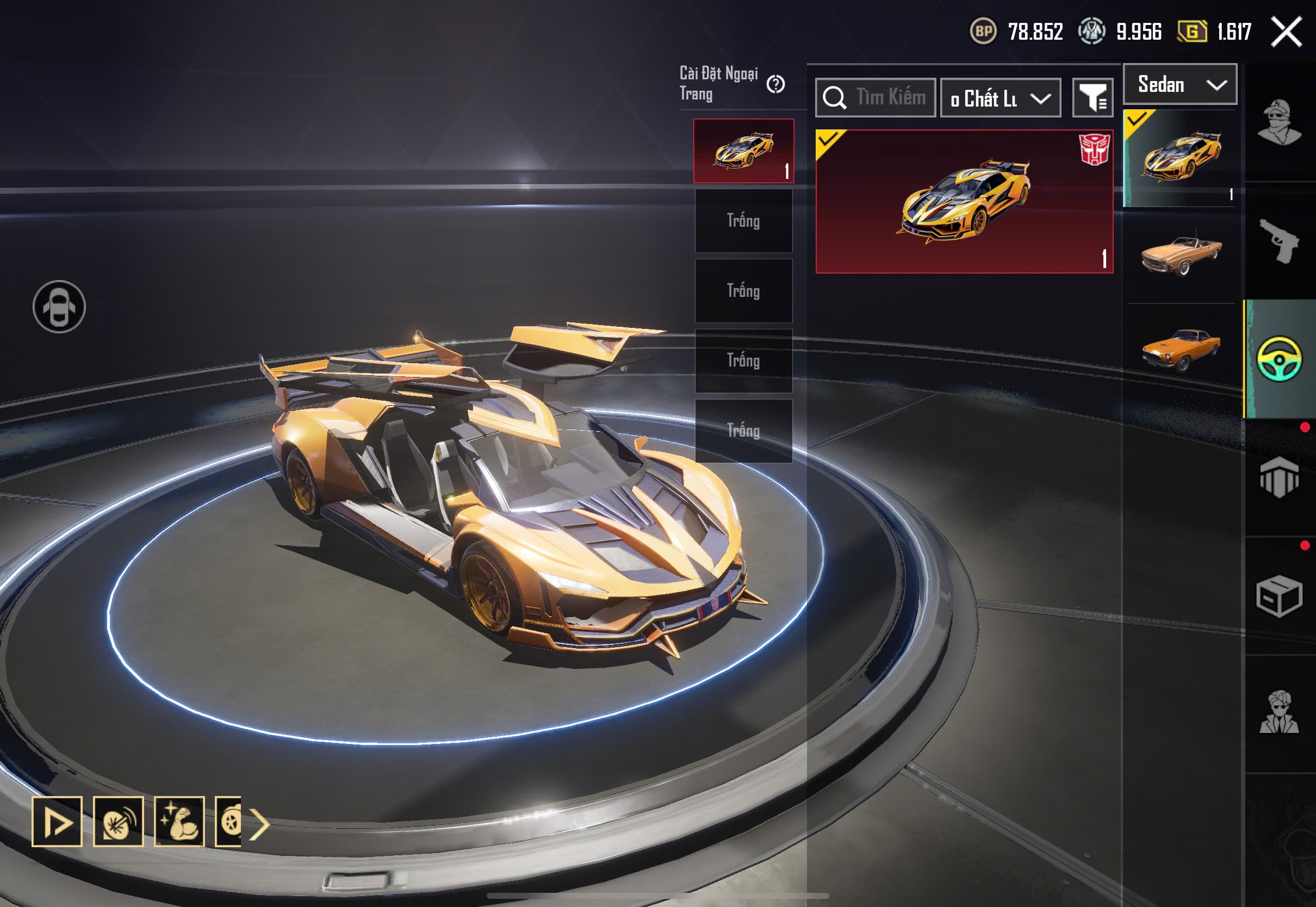
Task: Open the parachute category tab
Action: coord(1279,477)
